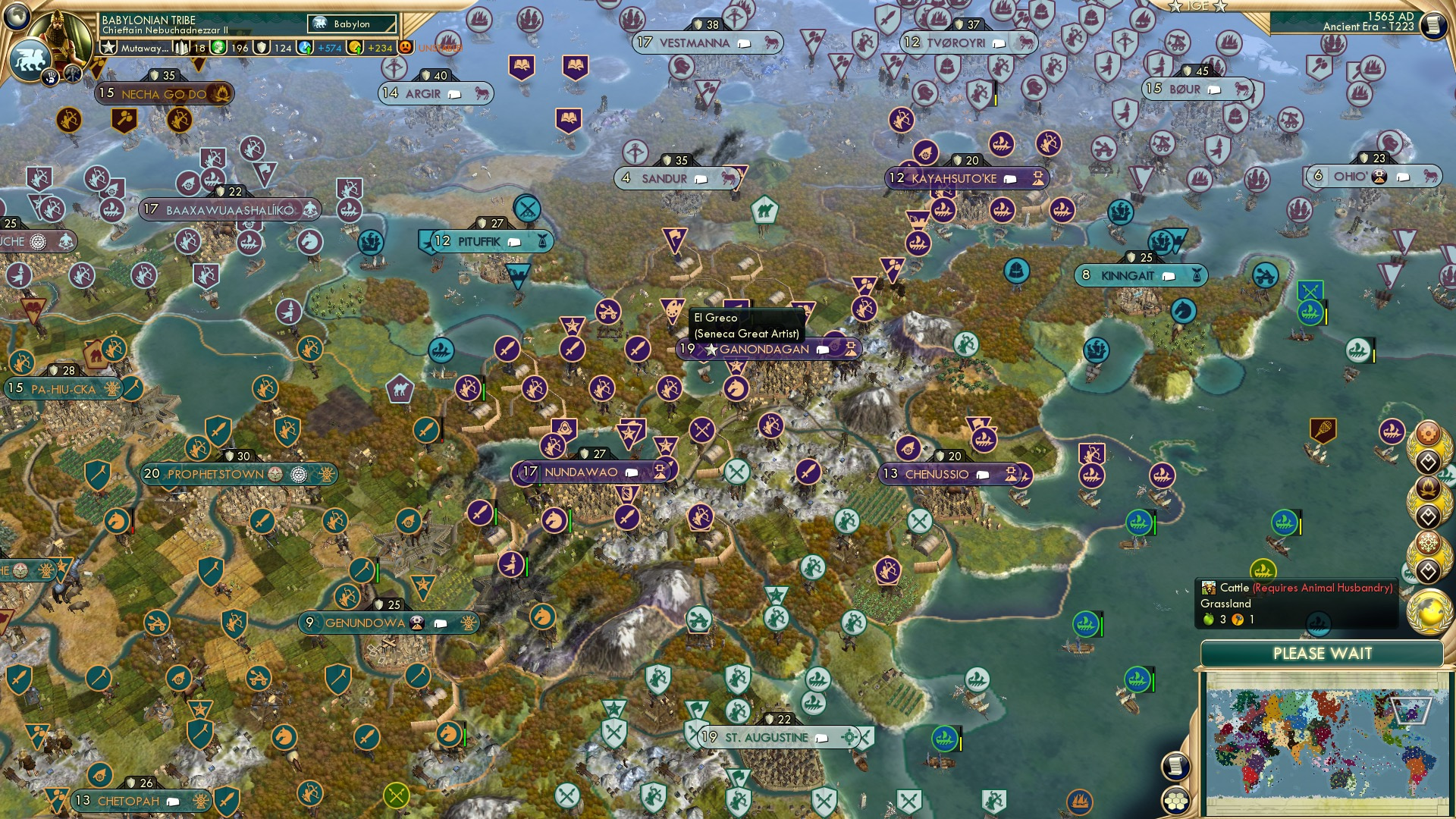Click the El Greco Great Artist tooltip

[x=745, y=325]
